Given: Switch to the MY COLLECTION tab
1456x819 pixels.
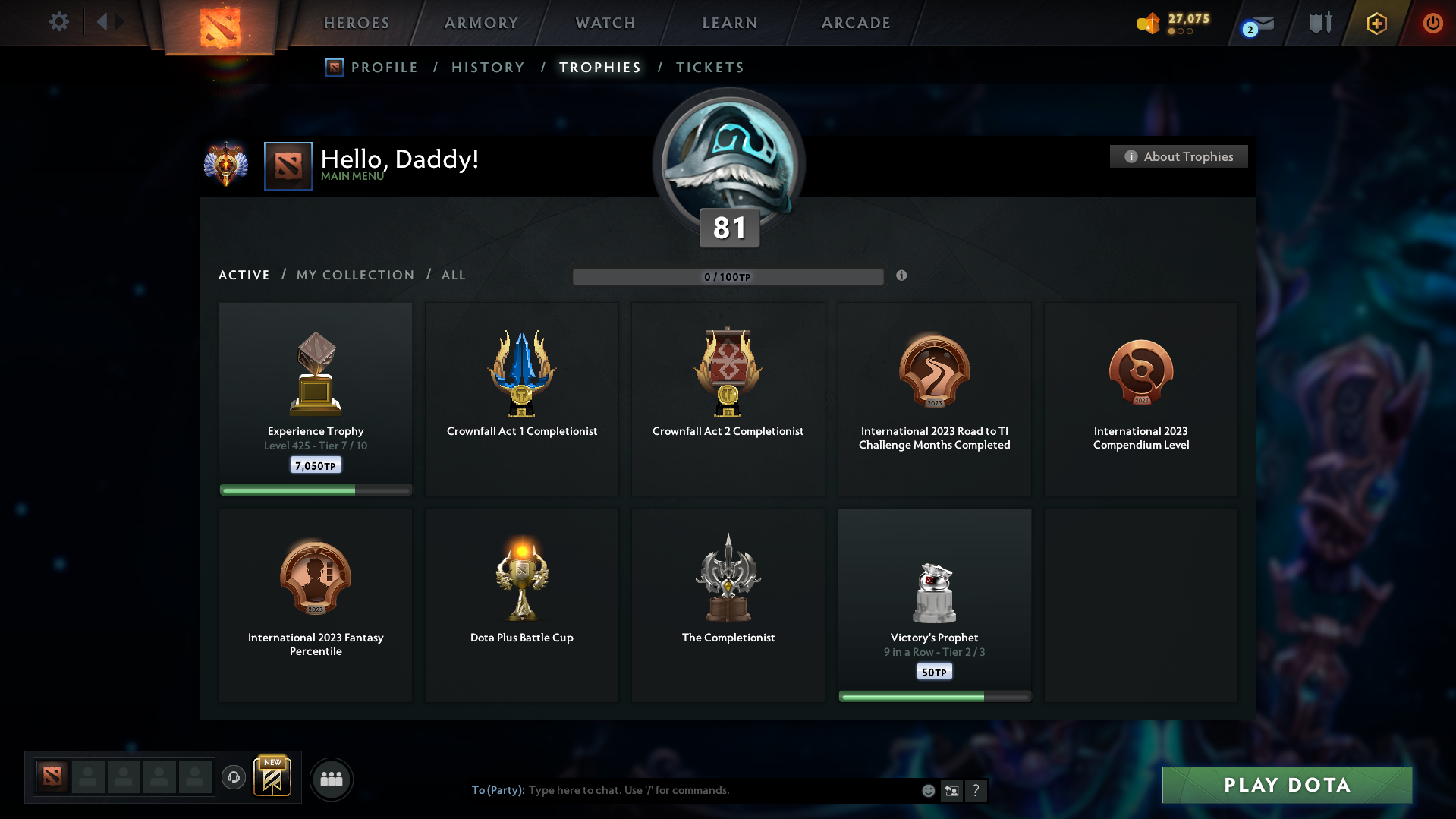Looking at the screenshot, I should coord(354,275).
